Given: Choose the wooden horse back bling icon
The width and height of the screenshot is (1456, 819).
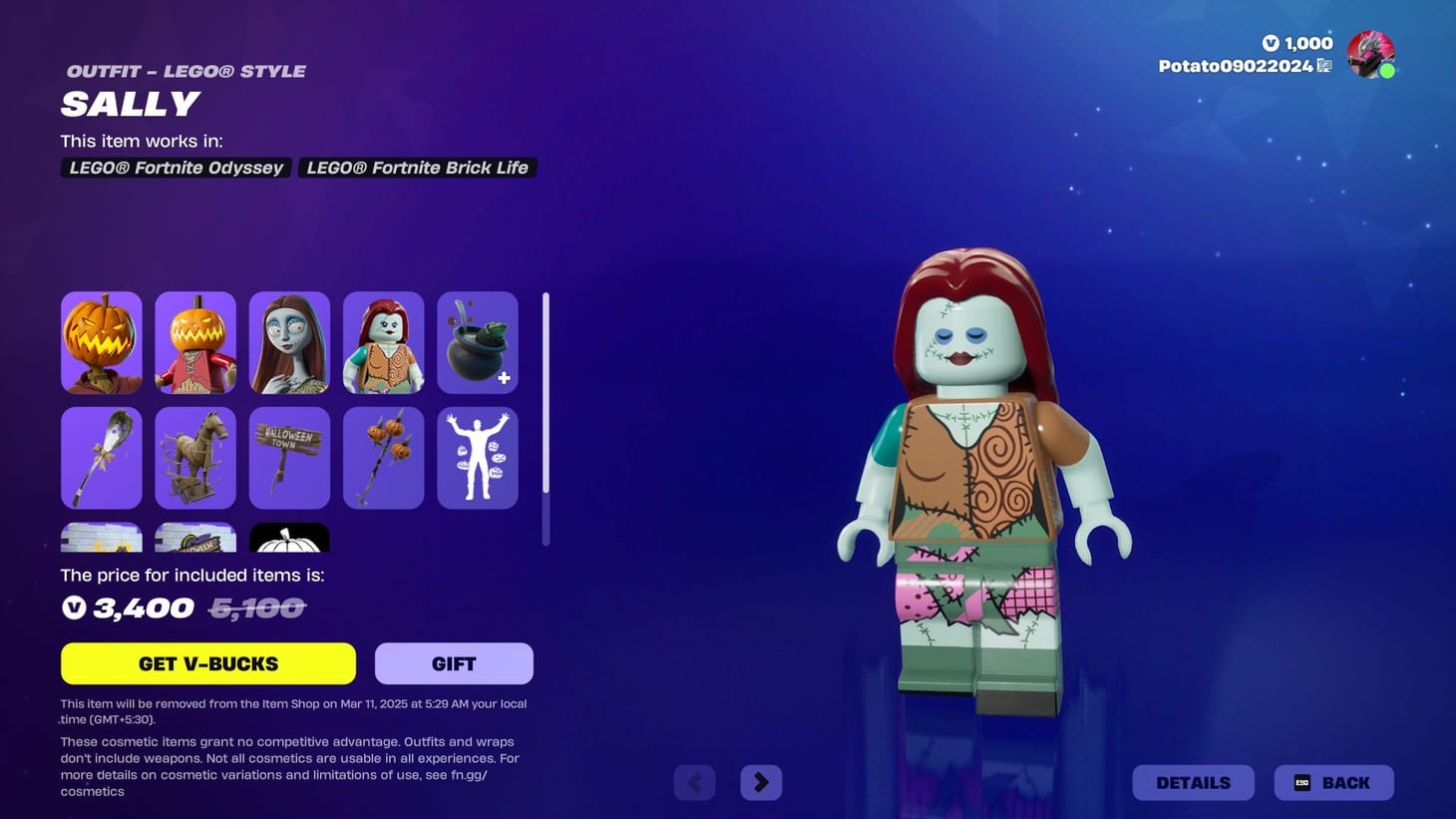Looking at the screenshot, I should point(195,457).
